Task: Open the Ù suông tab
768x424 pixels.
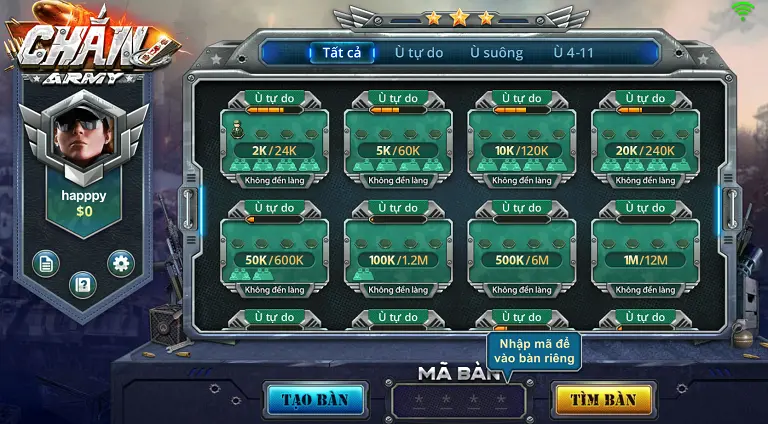Action: click(497, 53)
